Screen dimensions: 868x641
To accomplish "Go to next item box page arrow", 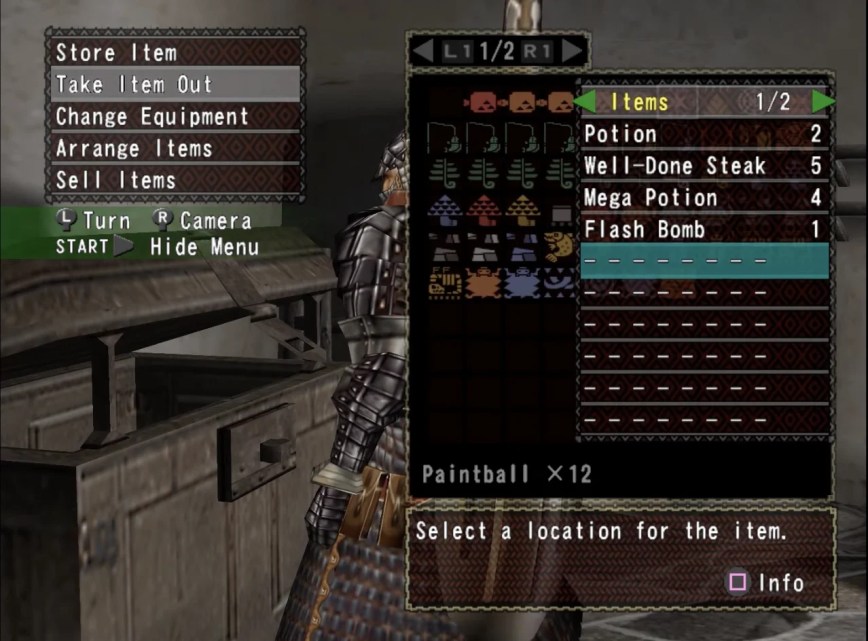I will (x=571, y=51).
